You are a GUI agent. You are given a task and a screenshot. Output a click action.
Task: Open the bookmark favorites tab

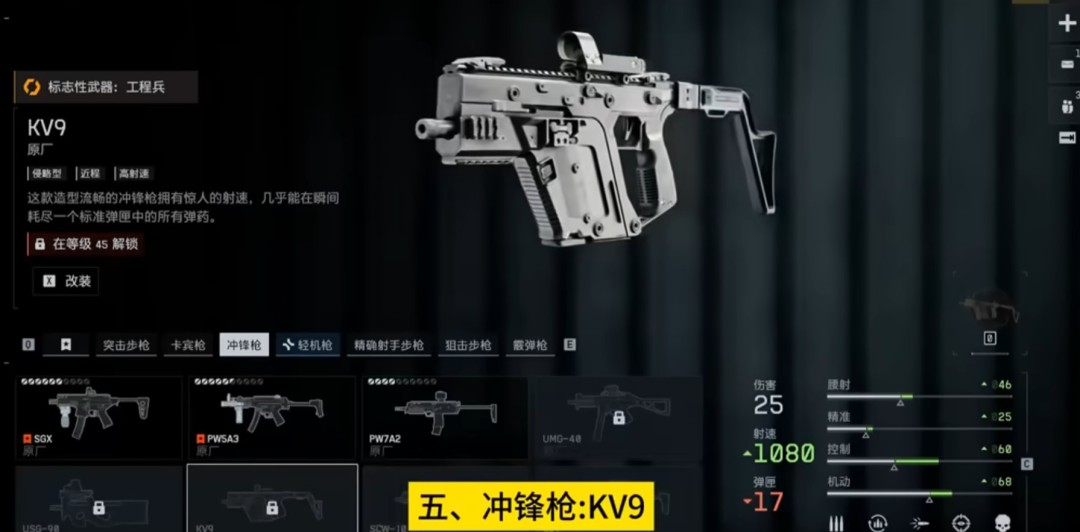(66, 346)
